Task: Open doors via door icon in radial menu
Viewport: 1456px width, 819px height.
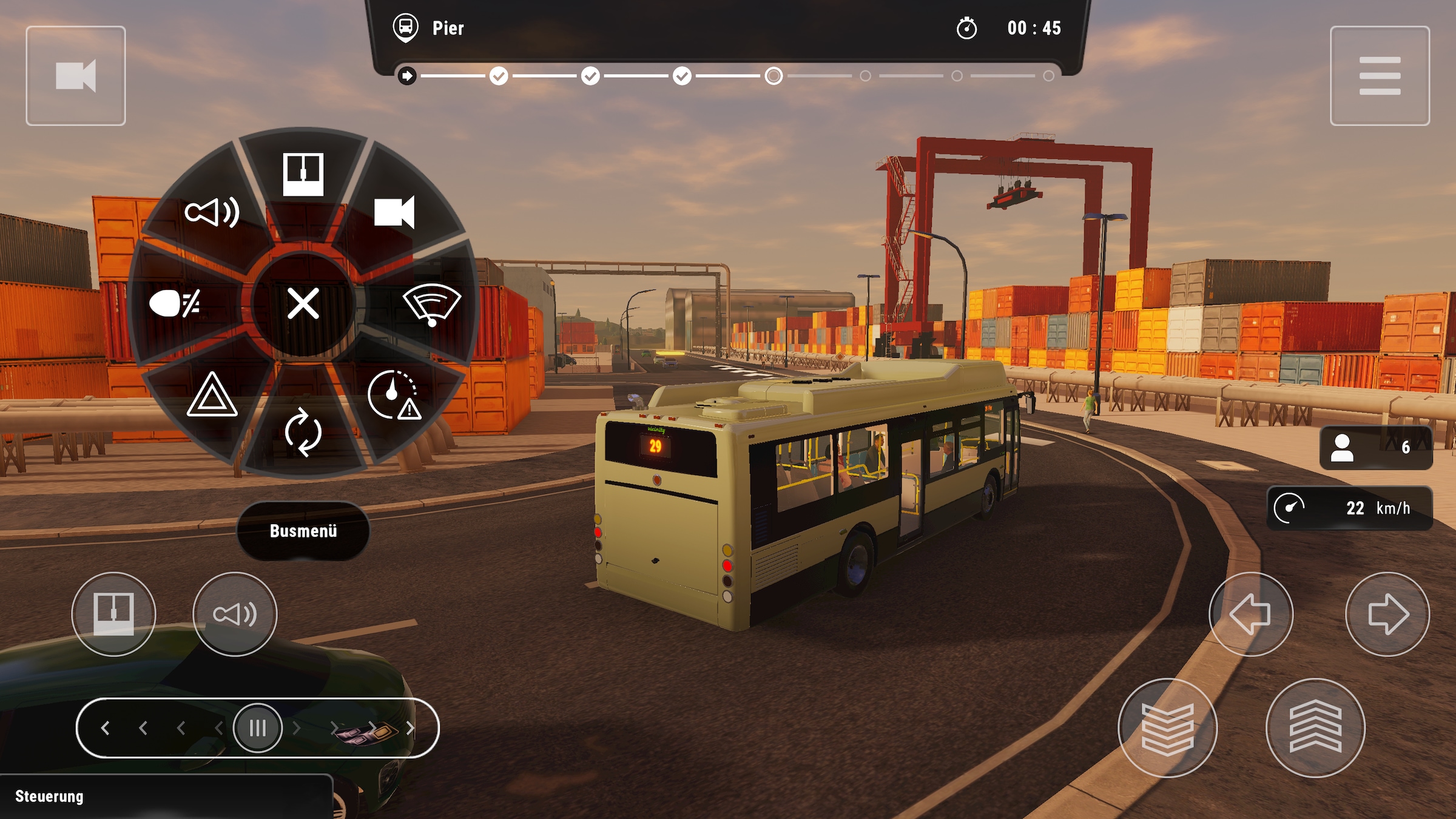Action: (302, 173)
